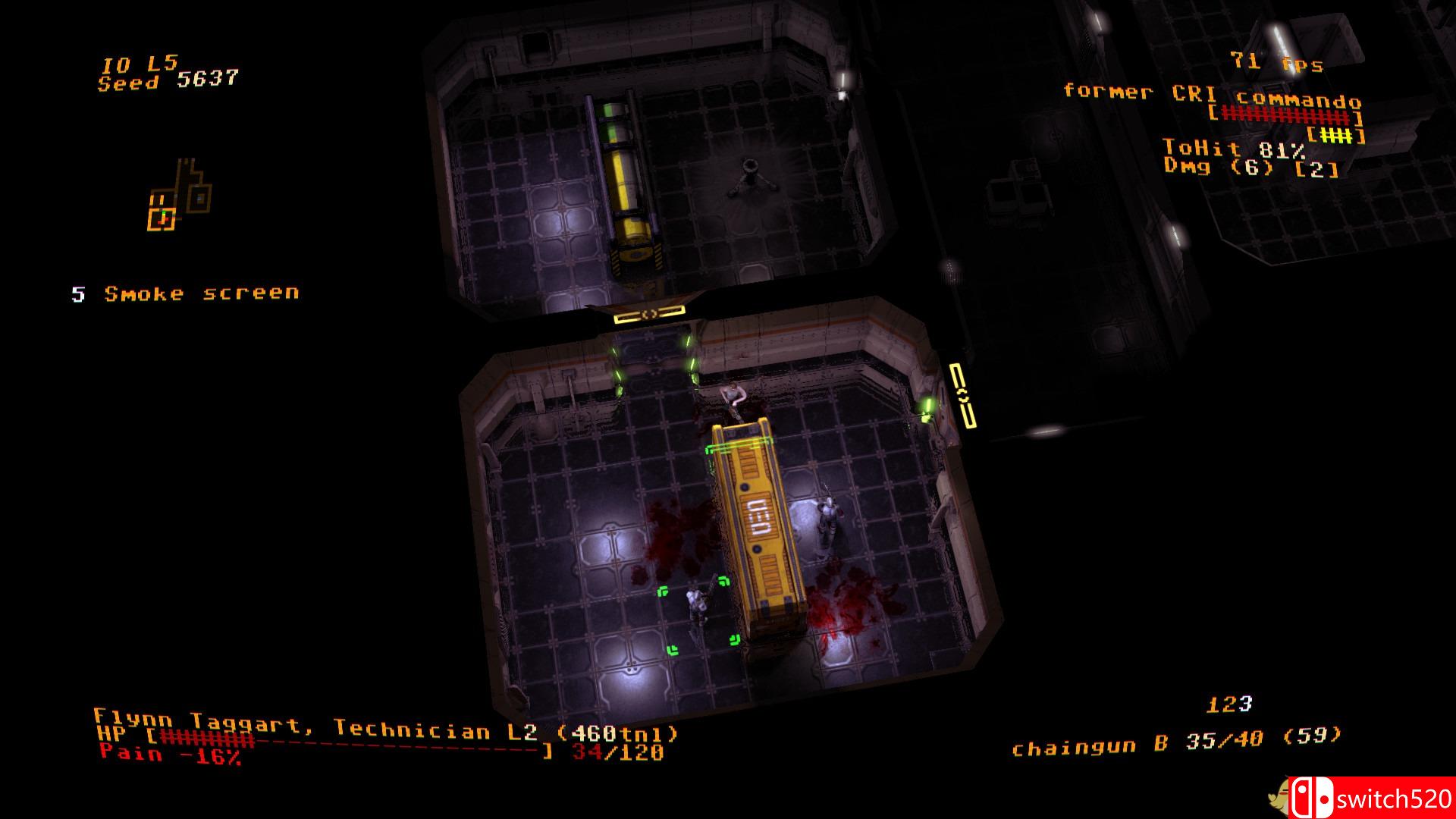Open the minimap in the top-left corner

[178, 193]
